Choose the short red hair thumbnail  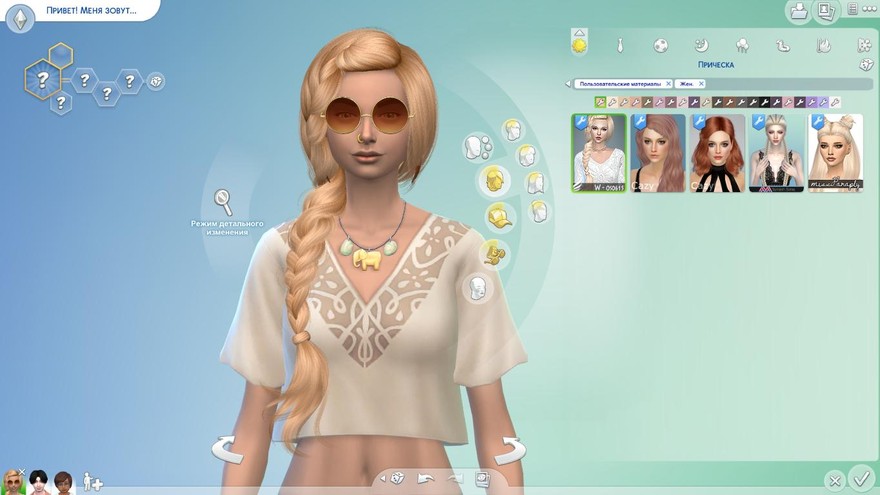coord(717,153)
